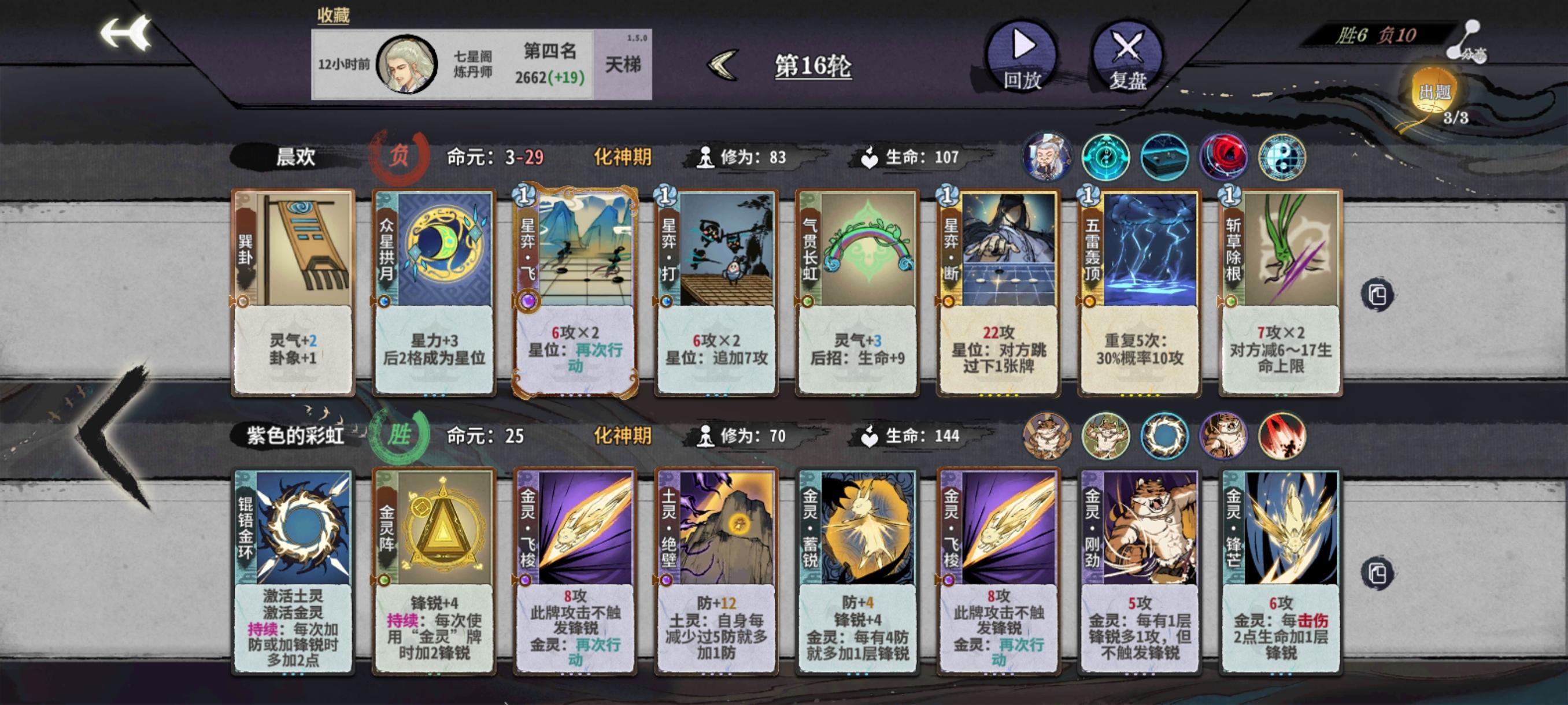Screen dimensions: 1568x705
Task: Click 晨欢's blue cube buff icon
Action: [1164, 157]
